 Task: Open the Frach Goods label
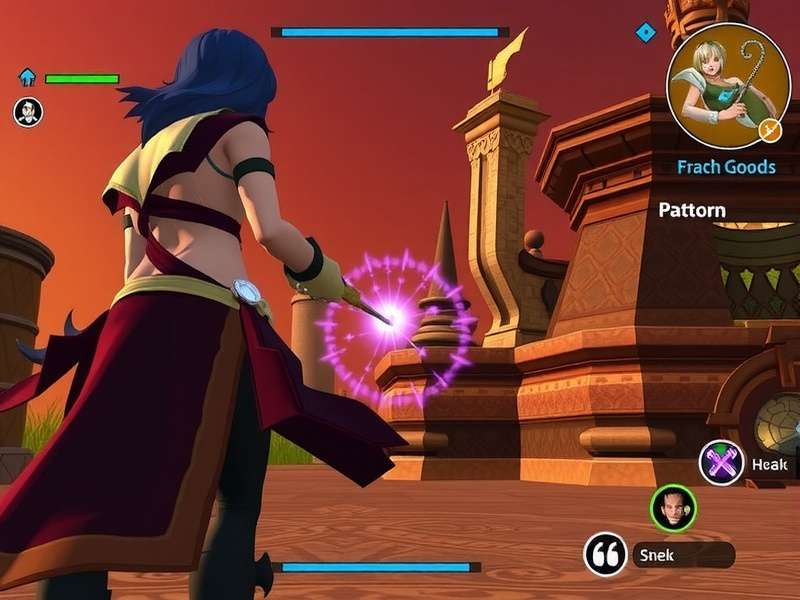pyautogui.click(x=726, y=167)
